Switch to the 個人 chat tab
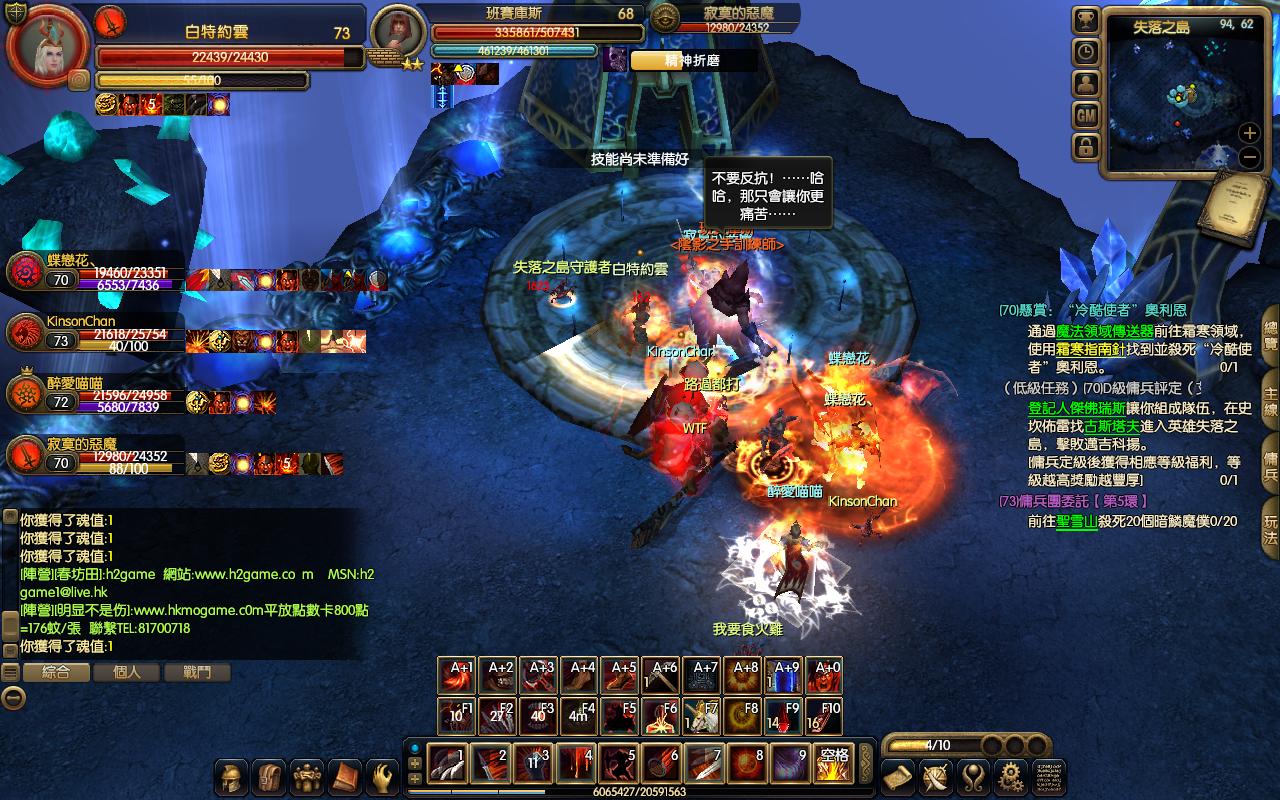 coord(127,673)
